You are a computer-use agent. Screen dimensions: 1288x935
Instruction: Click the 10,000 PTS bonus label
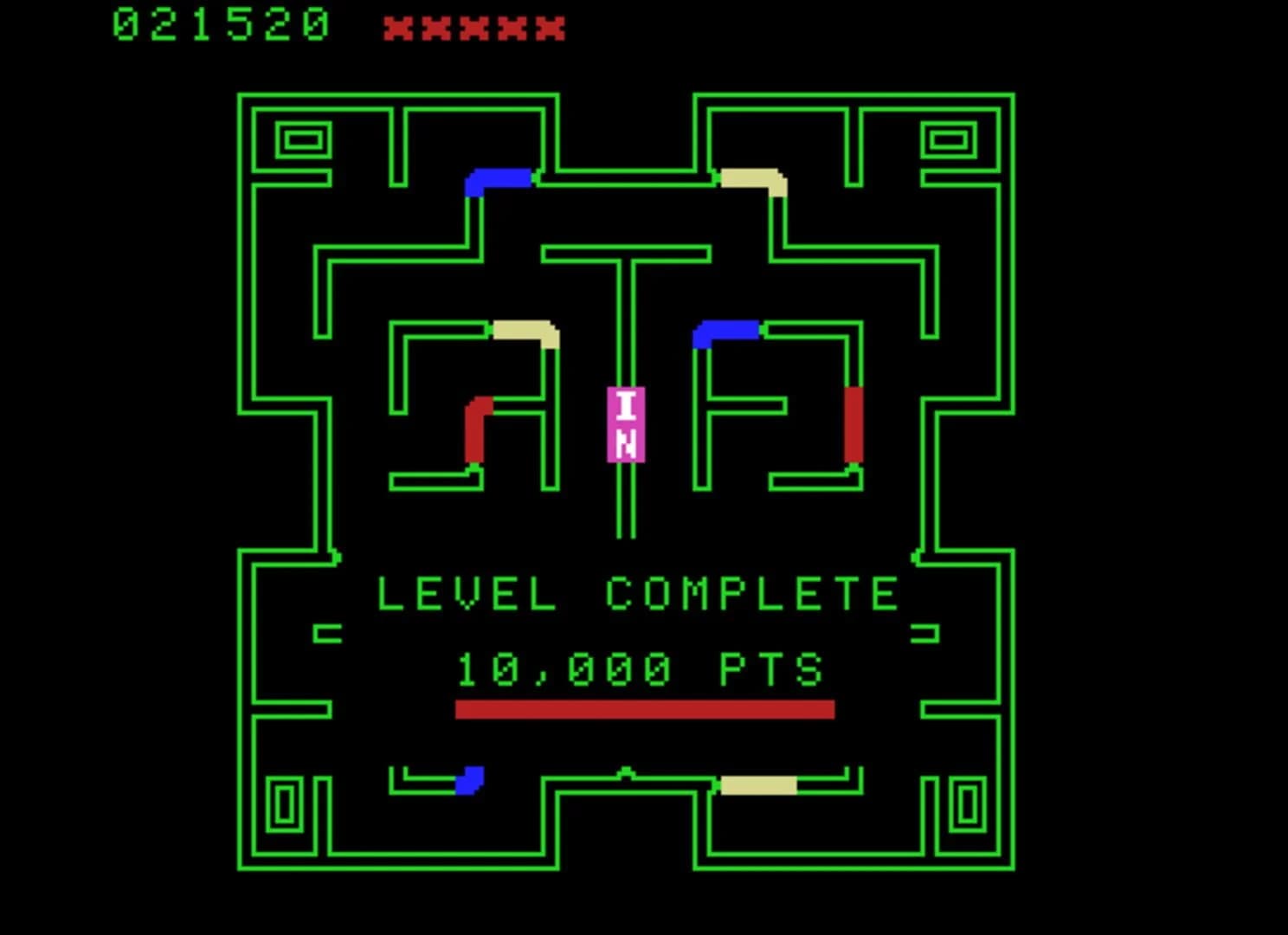tap(639, 667)
